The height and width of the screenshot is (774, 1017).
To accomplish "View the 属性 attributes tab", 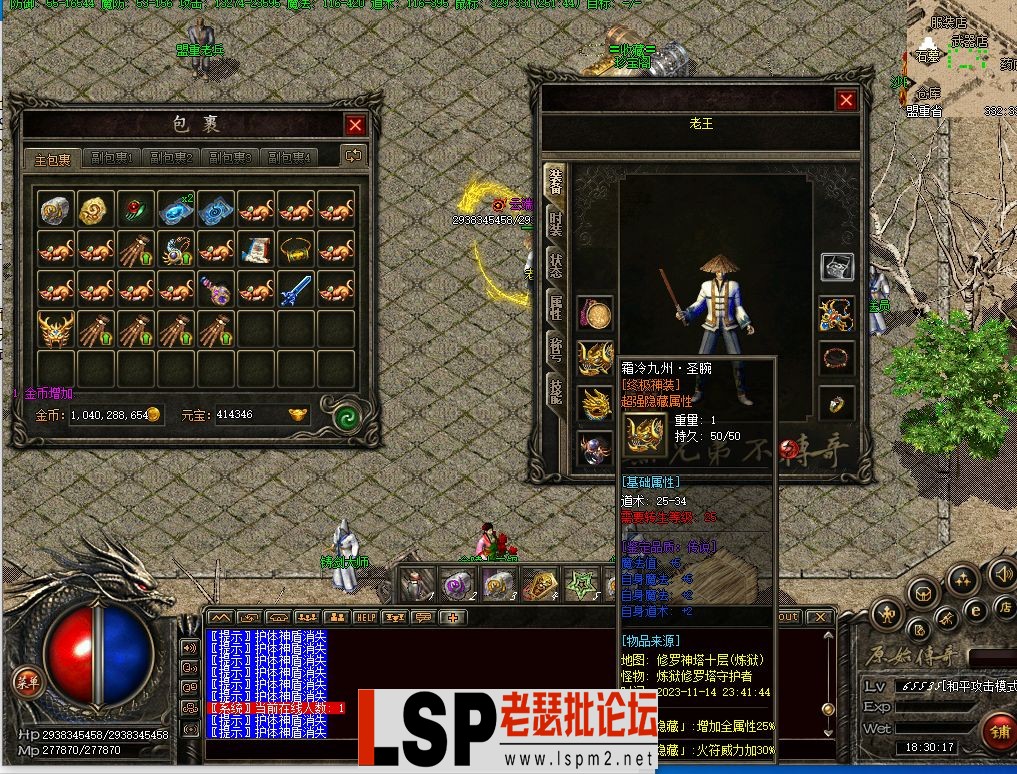I will pos(554,307).
